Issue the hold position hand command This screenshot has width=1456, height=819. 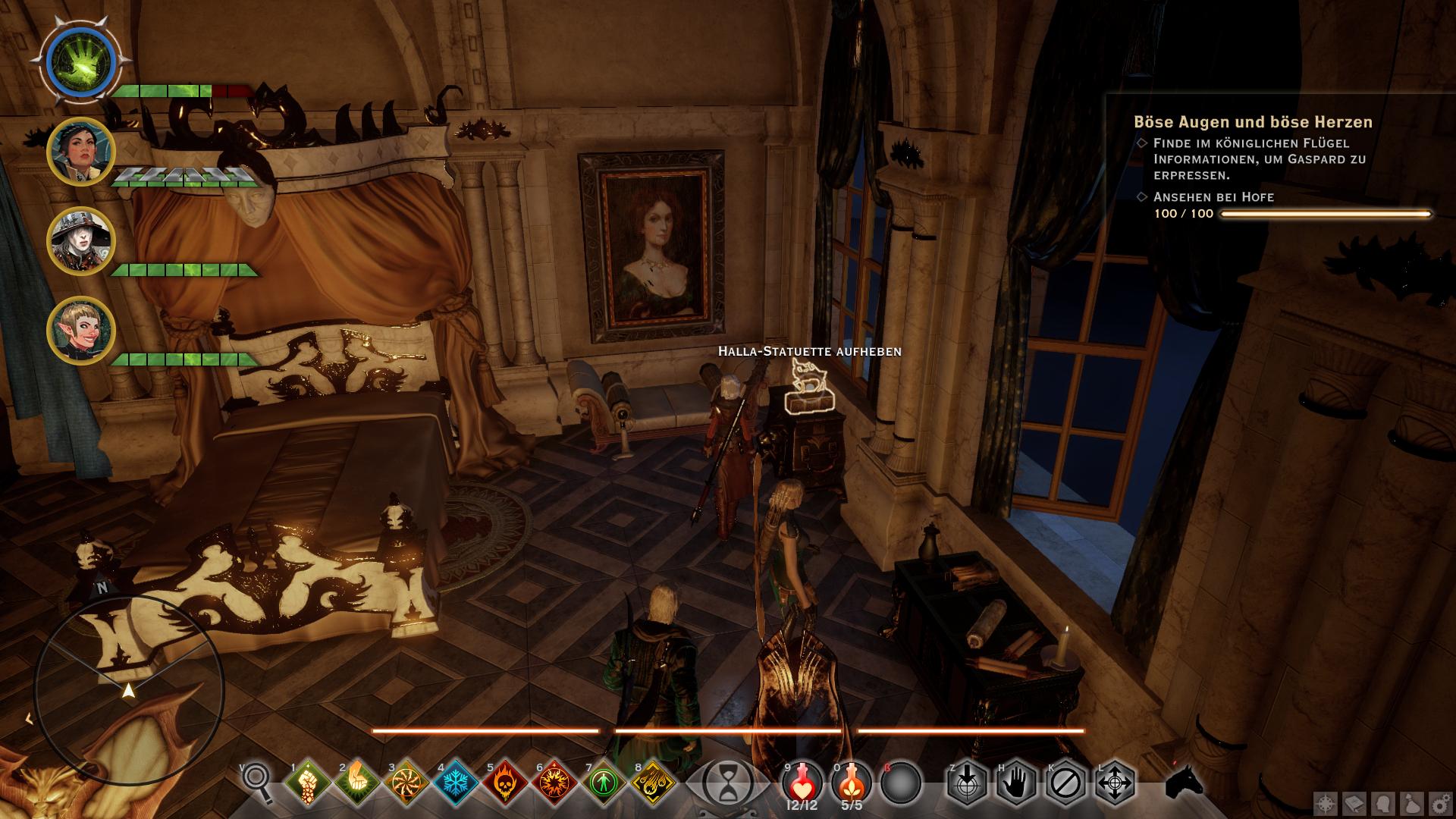coord(1015,783)
